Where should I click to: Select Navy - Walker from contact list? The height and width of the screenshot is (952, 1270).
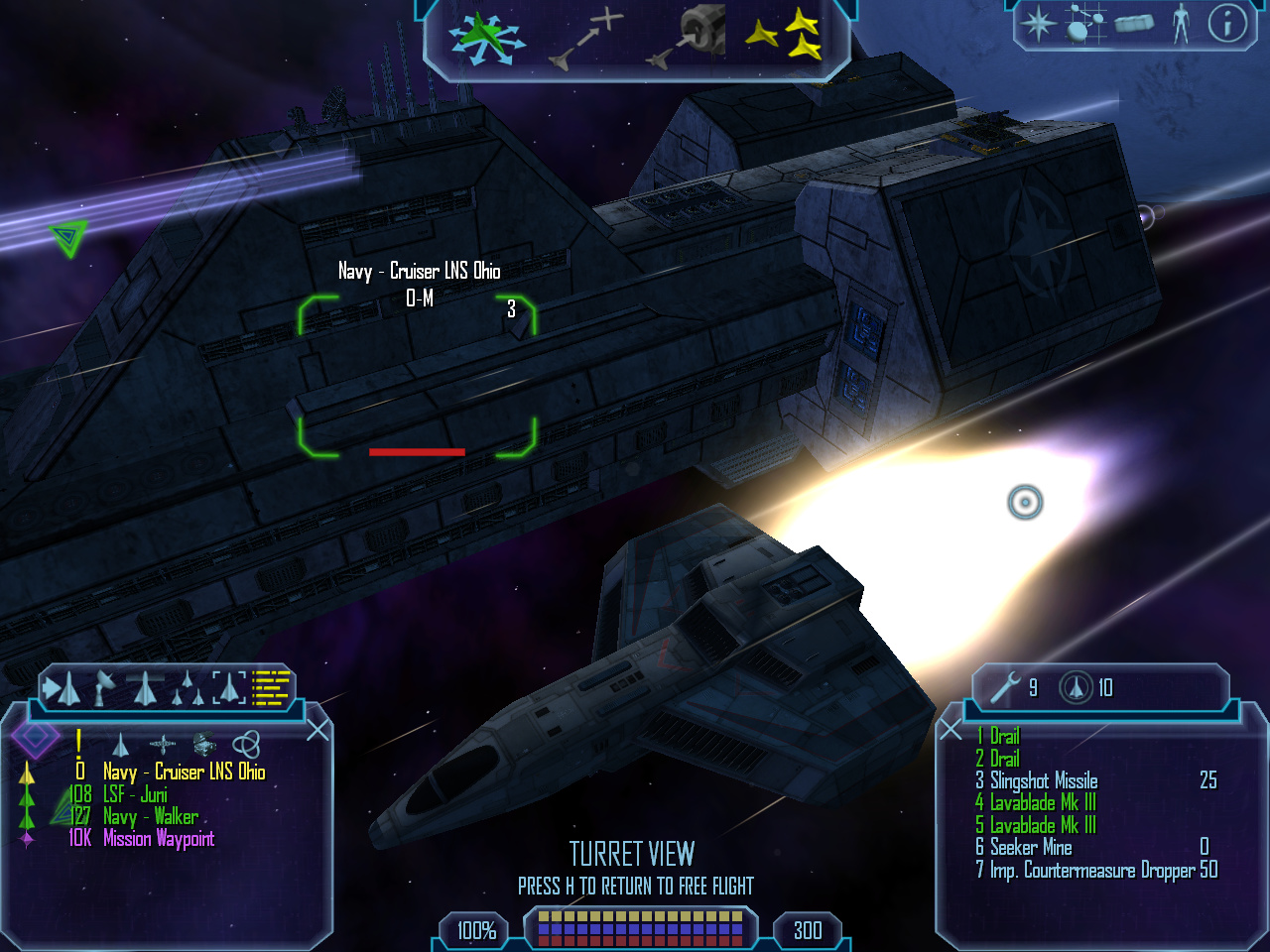[150, 817]
